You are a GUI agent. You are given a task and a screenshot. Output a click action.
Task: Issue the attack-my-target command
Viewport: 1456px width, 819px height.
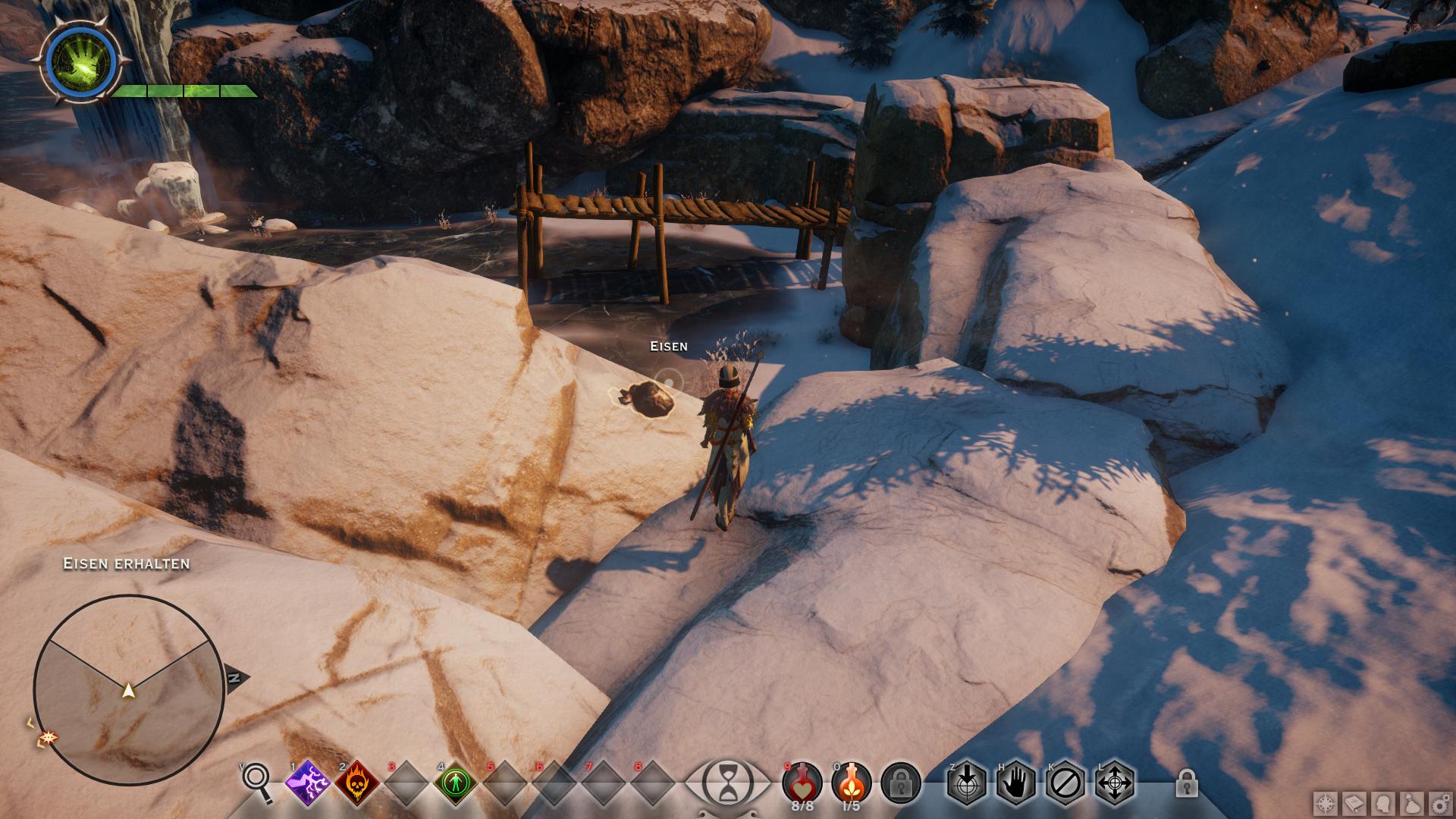point(966,783)
